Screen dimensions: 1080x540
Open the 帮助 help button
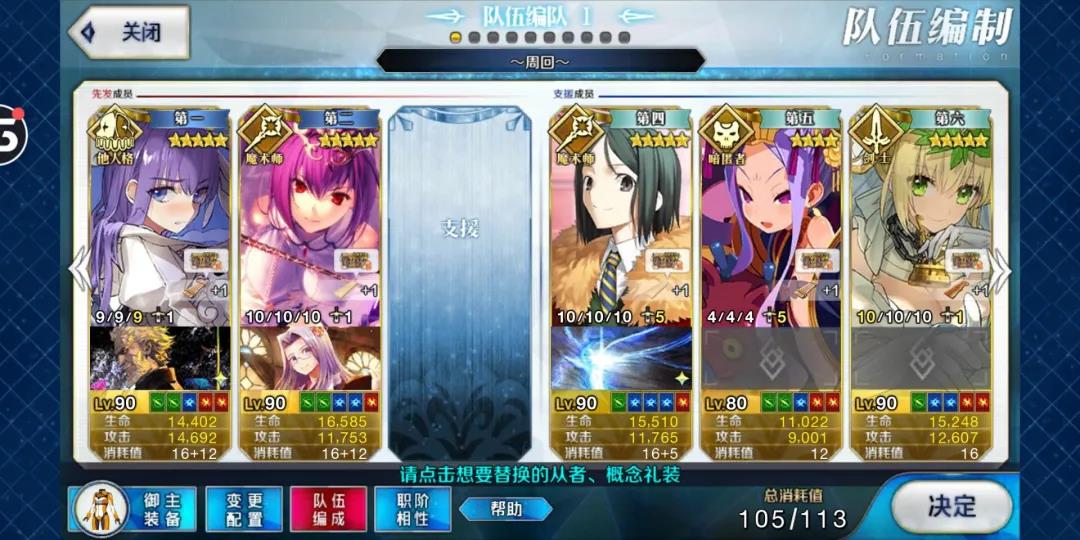(x=506, y=509)
